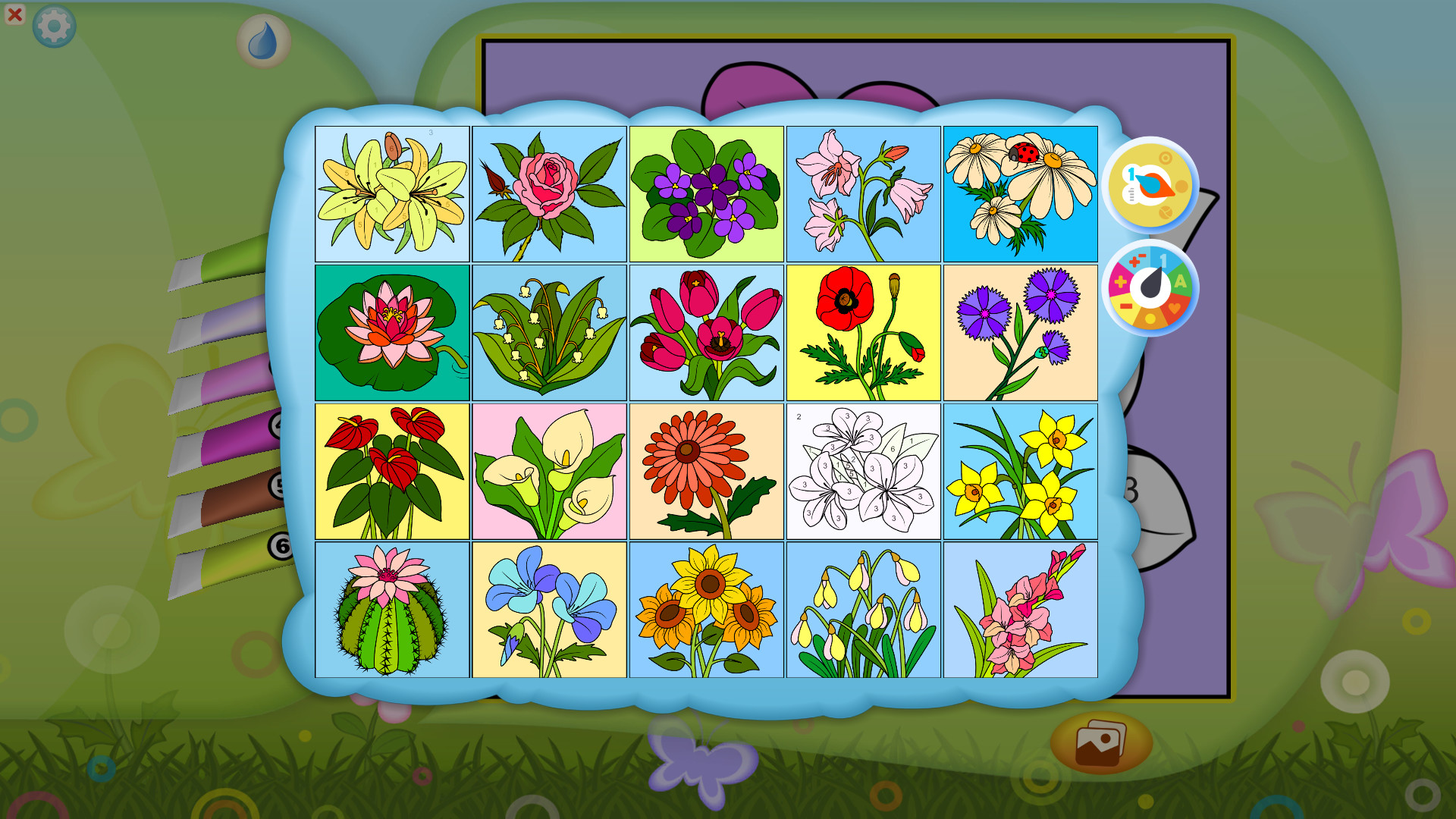This screenshot has width=1456, height=819.
Task: Pick the number 1 on the mode wheel
Action: click(1163, 259)
